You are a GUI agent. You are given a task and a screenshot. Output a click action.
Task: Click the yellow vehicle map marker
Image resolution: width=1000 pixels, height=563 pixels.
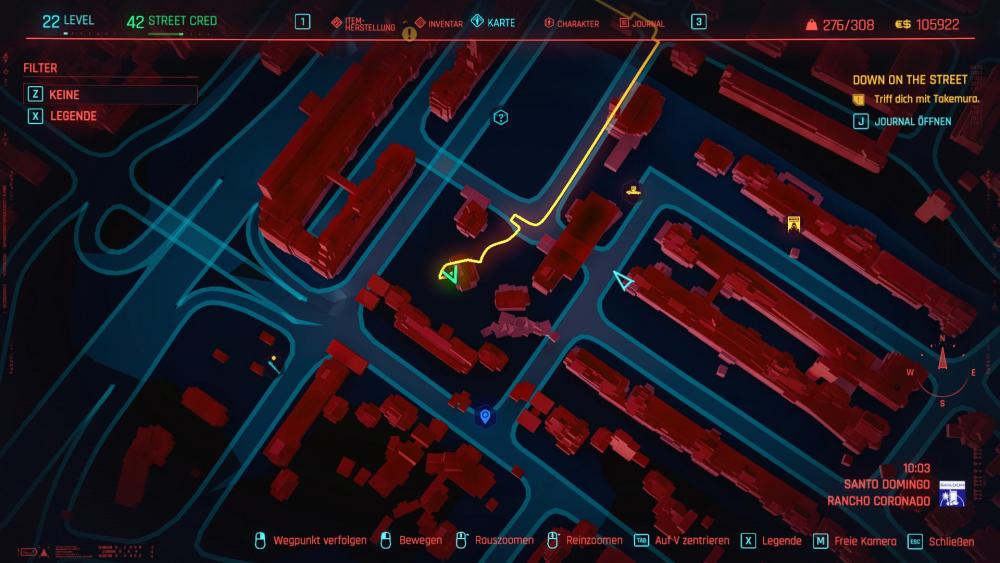[632, 188]
